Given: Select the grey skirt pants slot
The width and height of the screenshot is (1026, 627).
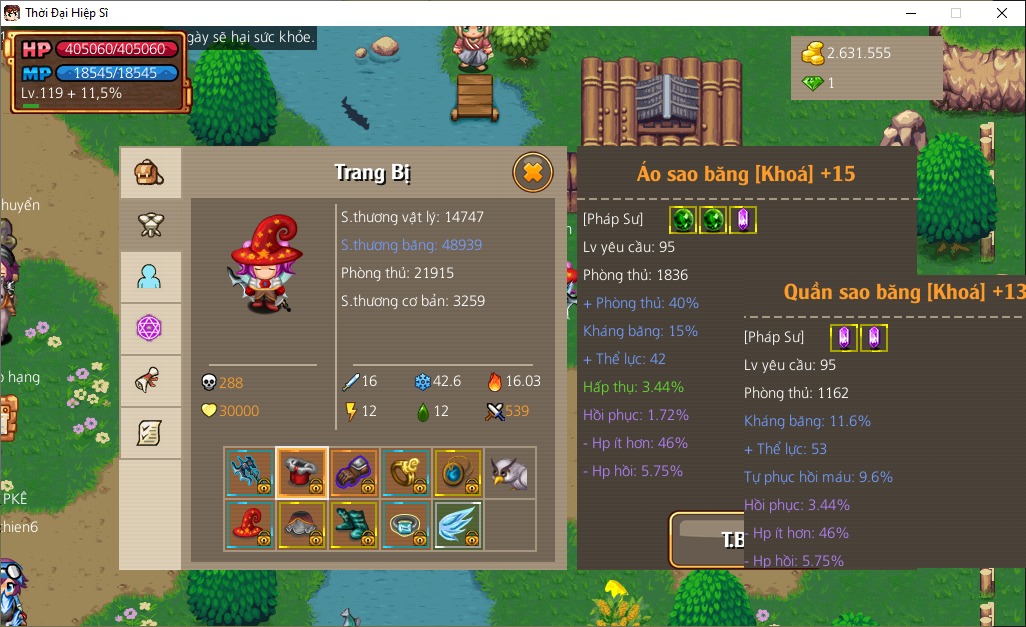Looking at the screenshot, I should tap(301, 524).
